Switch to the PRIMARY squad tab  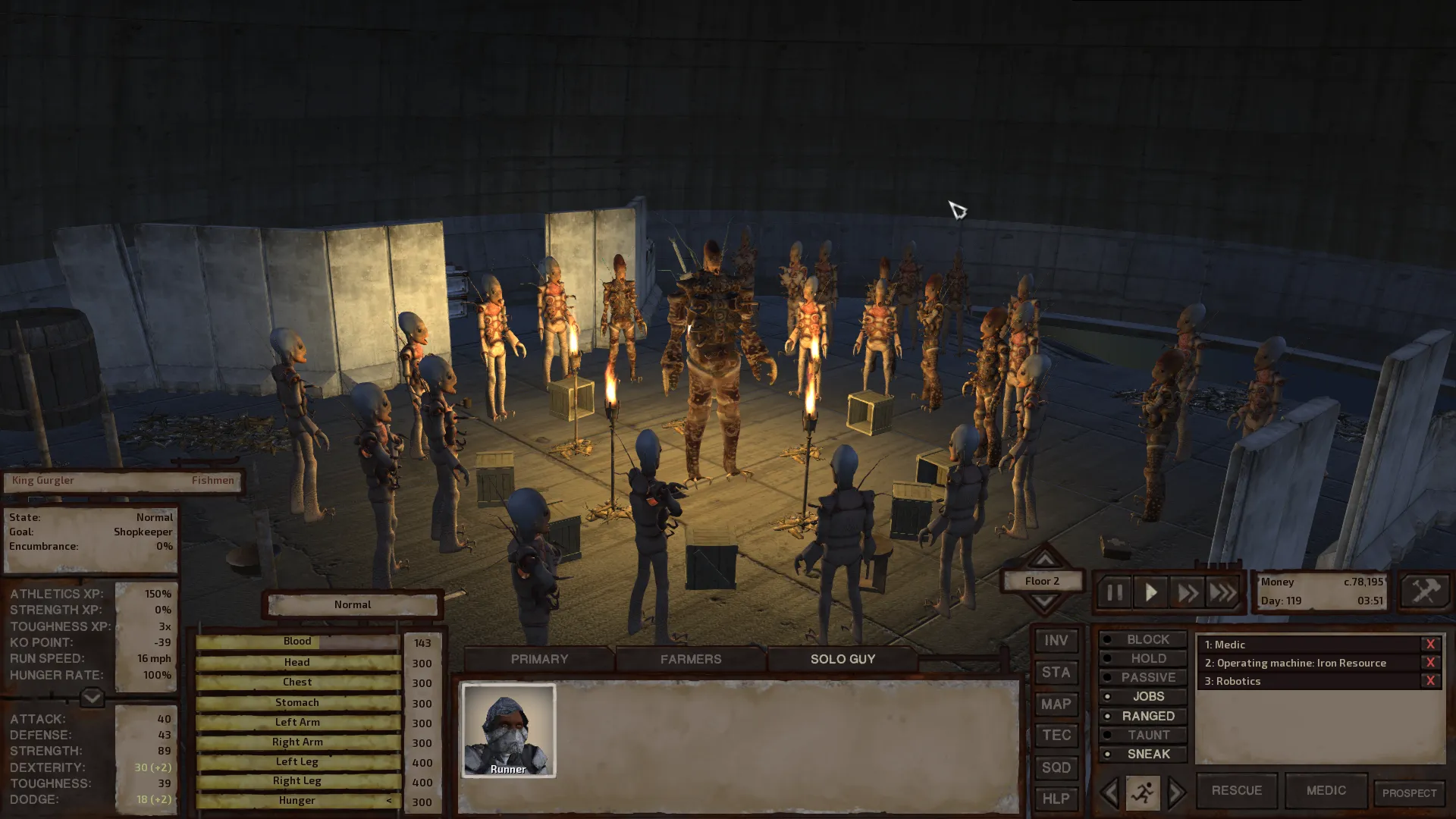[539, 659]
